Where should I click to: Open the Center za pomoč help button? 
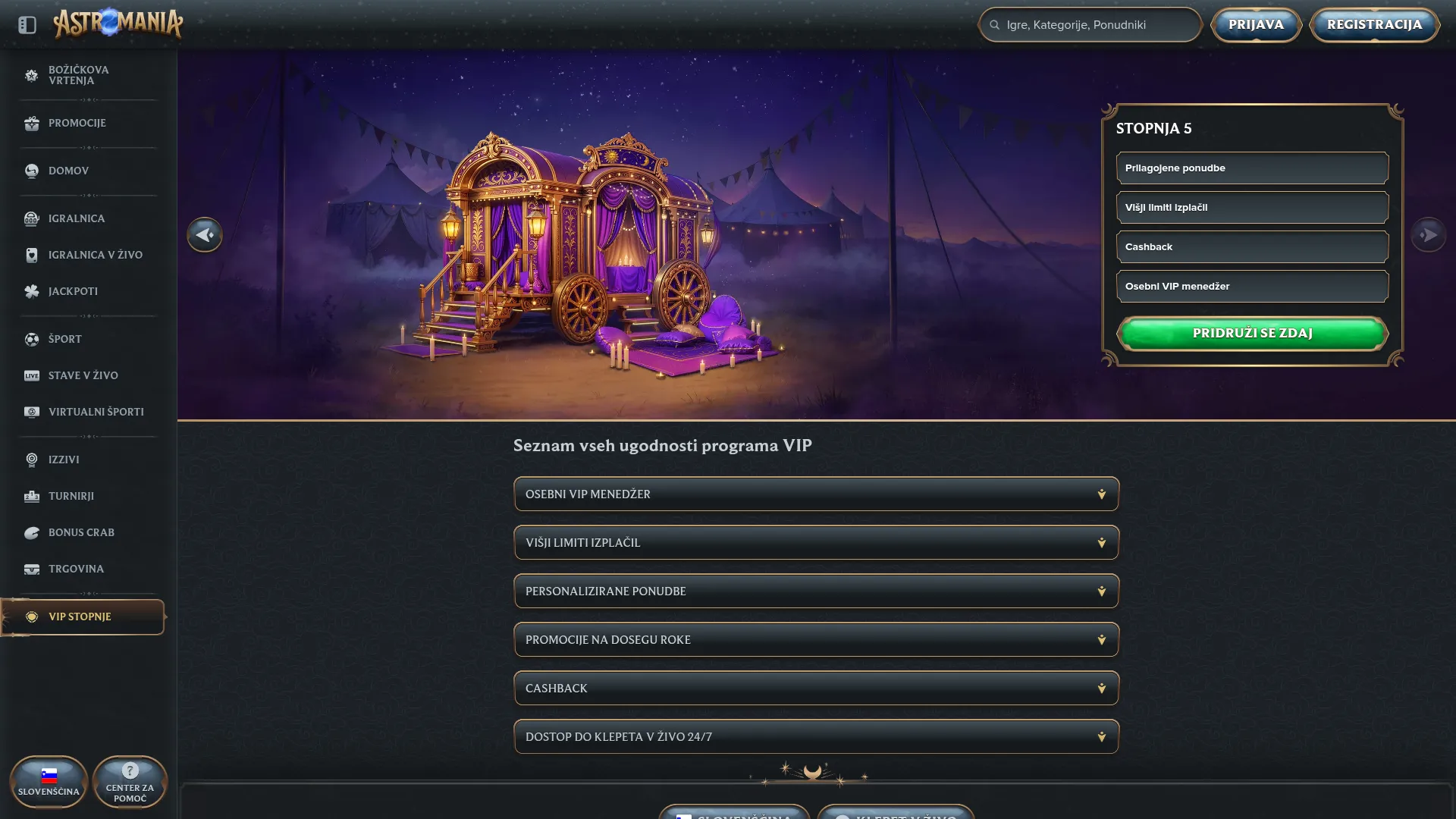(130, 782)
